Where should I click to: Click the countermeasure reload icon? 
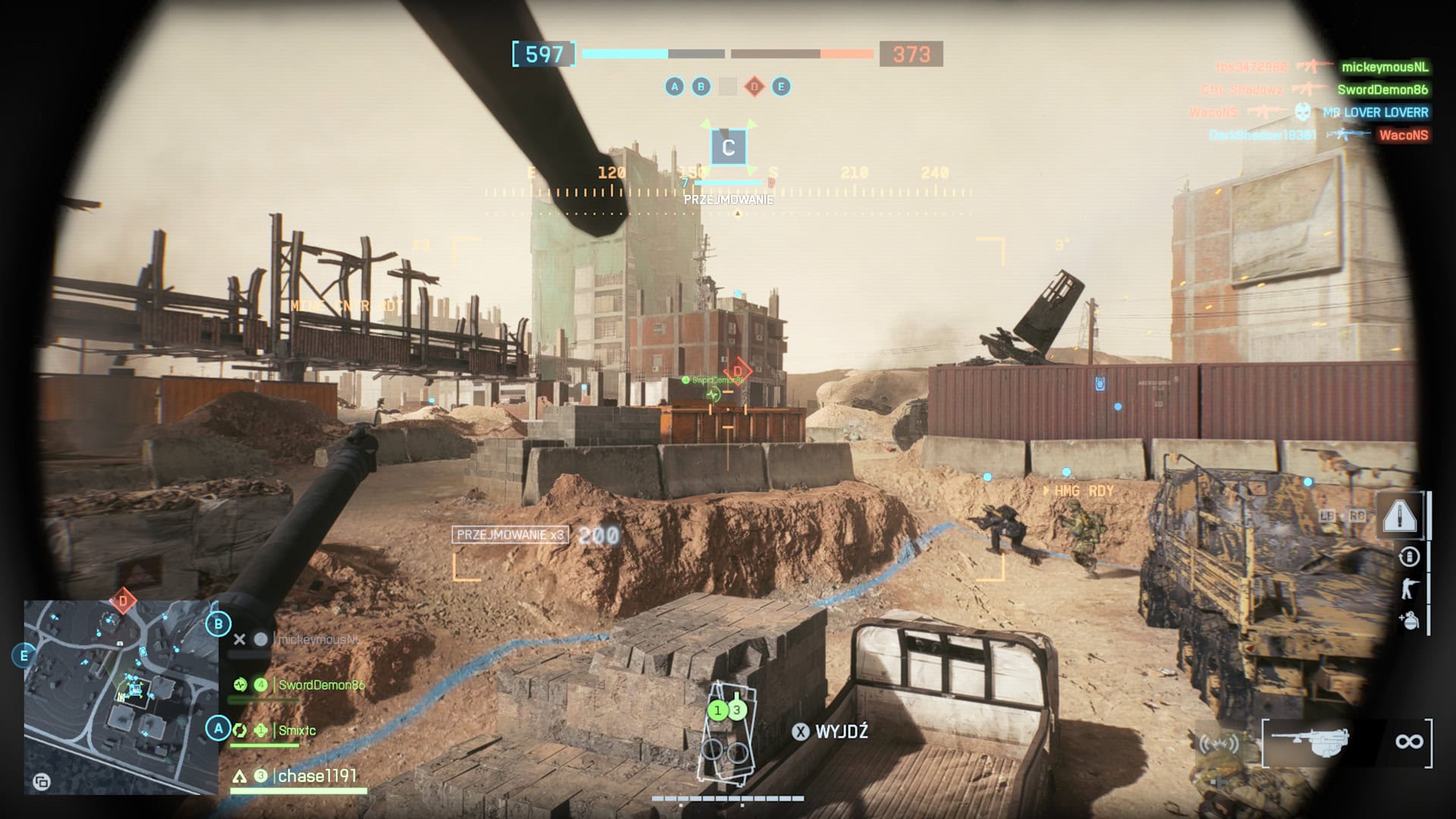(1409, 556)
